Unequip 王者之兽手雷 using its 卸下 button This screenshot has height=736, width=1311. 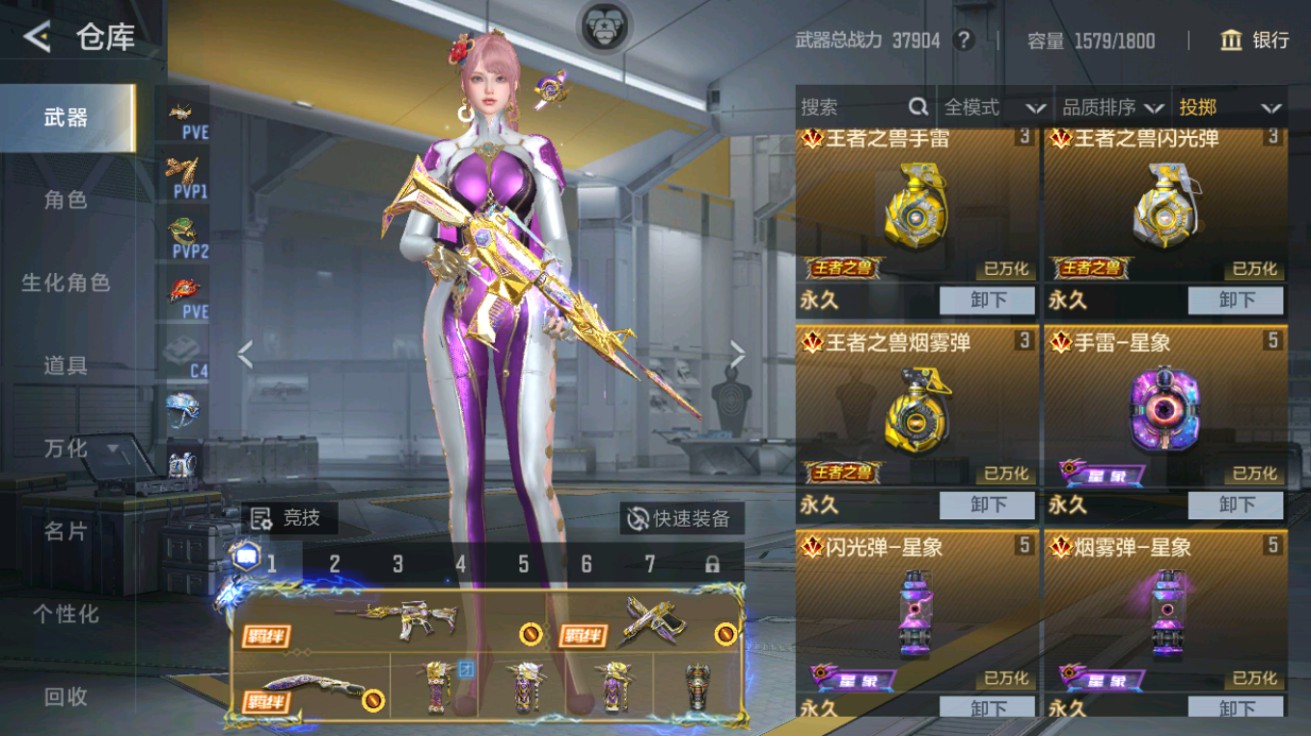click(x=988, y=300)
